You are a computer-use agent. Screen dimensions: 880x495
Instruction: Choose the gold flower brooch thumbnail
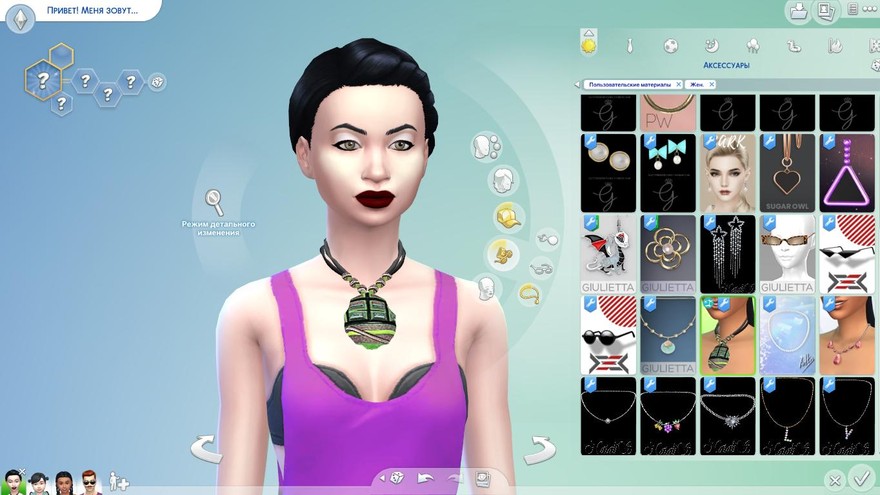[x=668, y=253]
